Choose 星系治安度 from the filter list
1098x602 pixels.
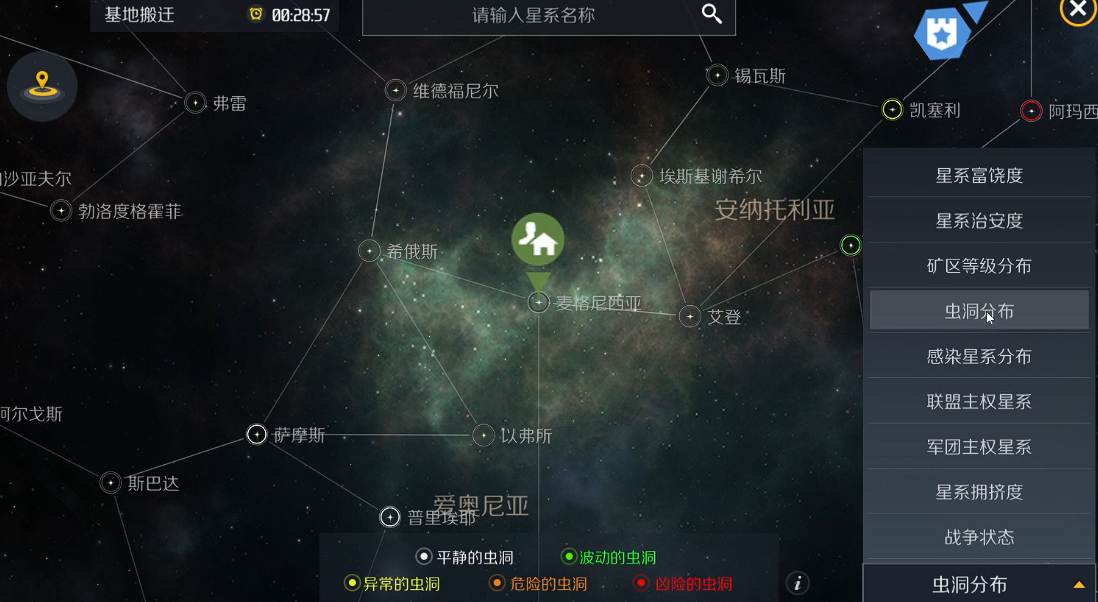[979, 221]
